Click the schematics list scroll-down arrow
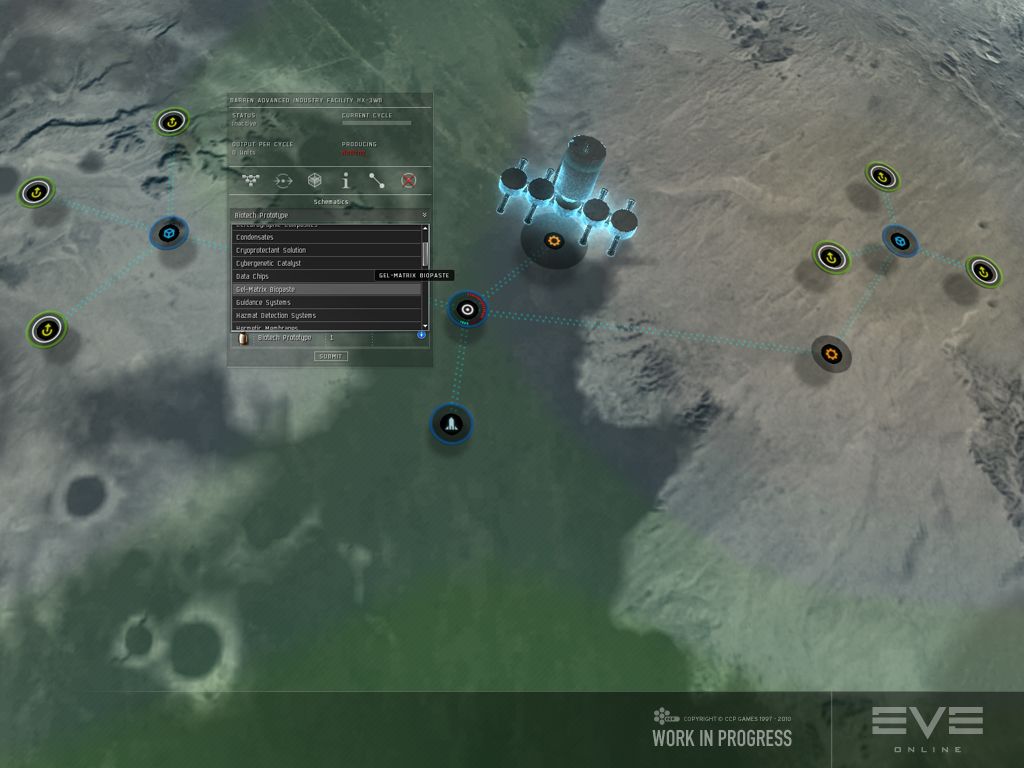 tap(425, 326)
